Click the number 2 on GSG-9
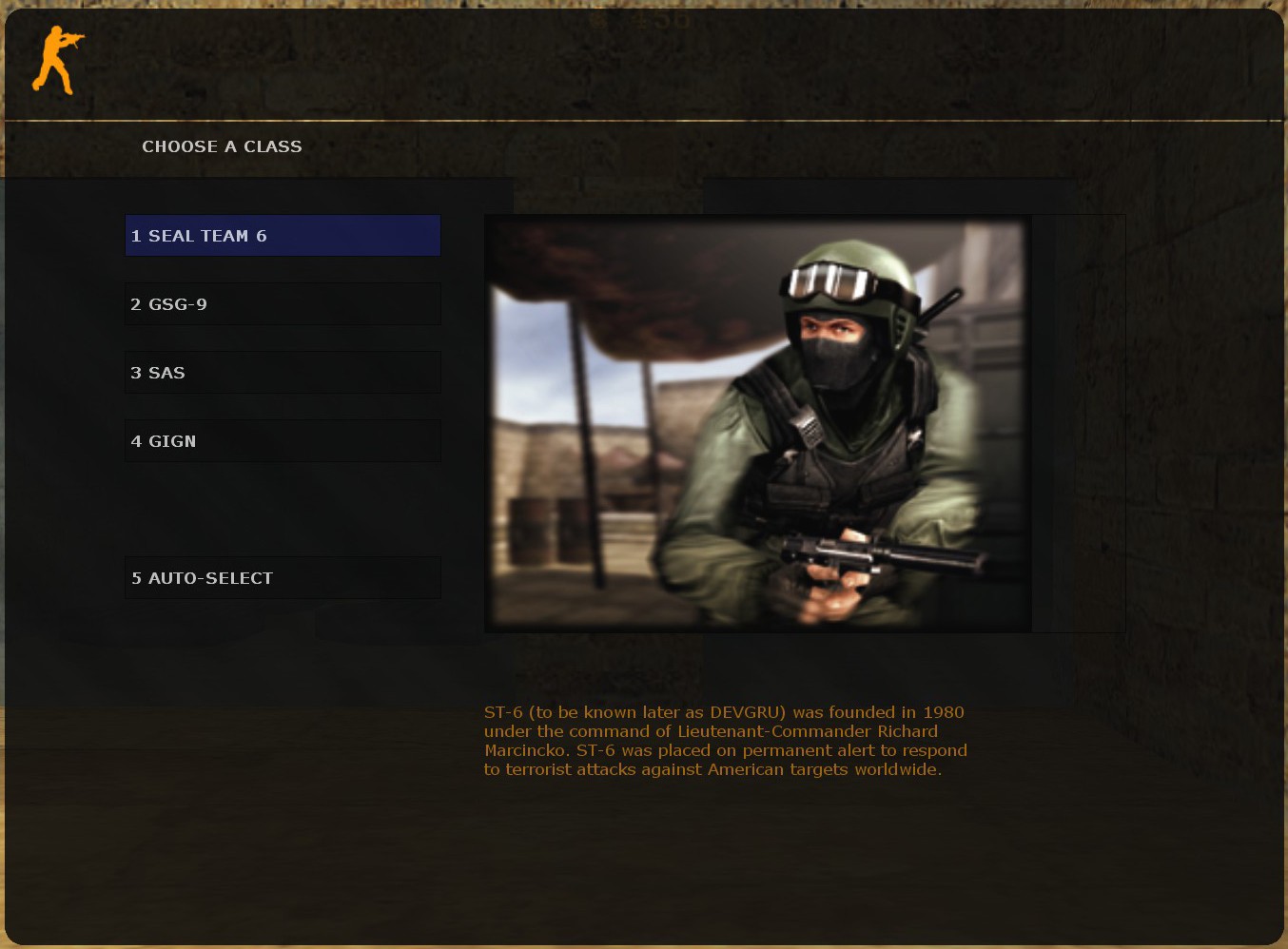1288x949 pixels. (135, 303)
